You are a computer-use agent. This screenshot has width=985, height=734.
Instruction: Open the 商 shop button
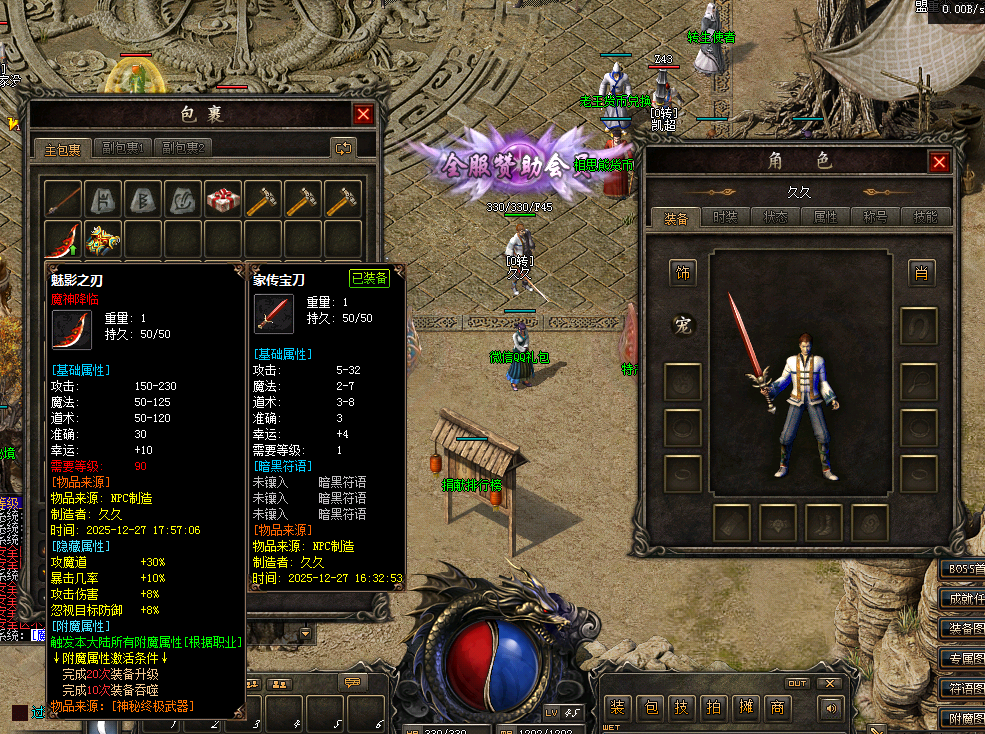pos(777,708)
